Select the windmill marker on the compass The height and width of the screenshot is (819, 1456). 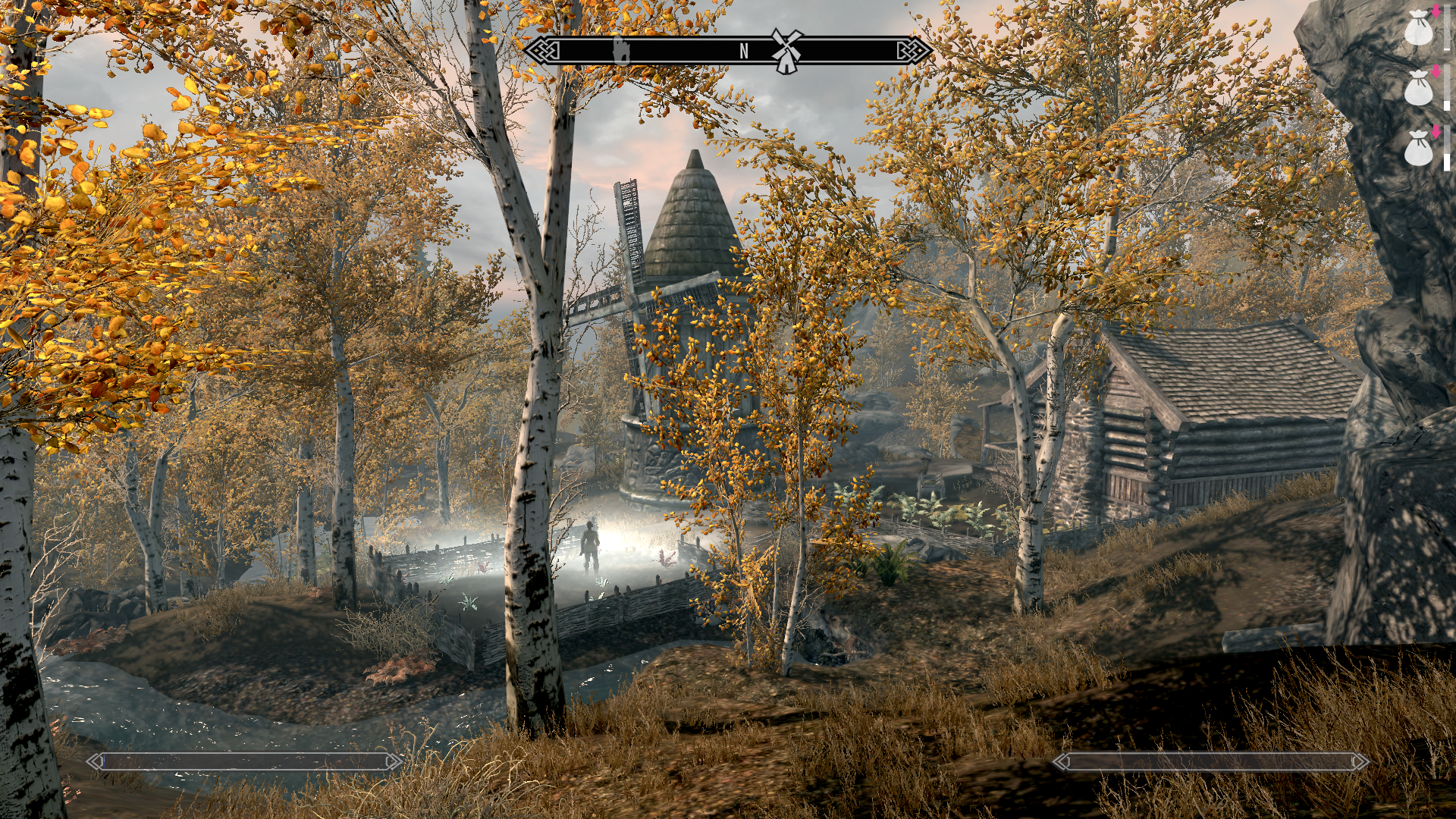[x=786, y=51]
